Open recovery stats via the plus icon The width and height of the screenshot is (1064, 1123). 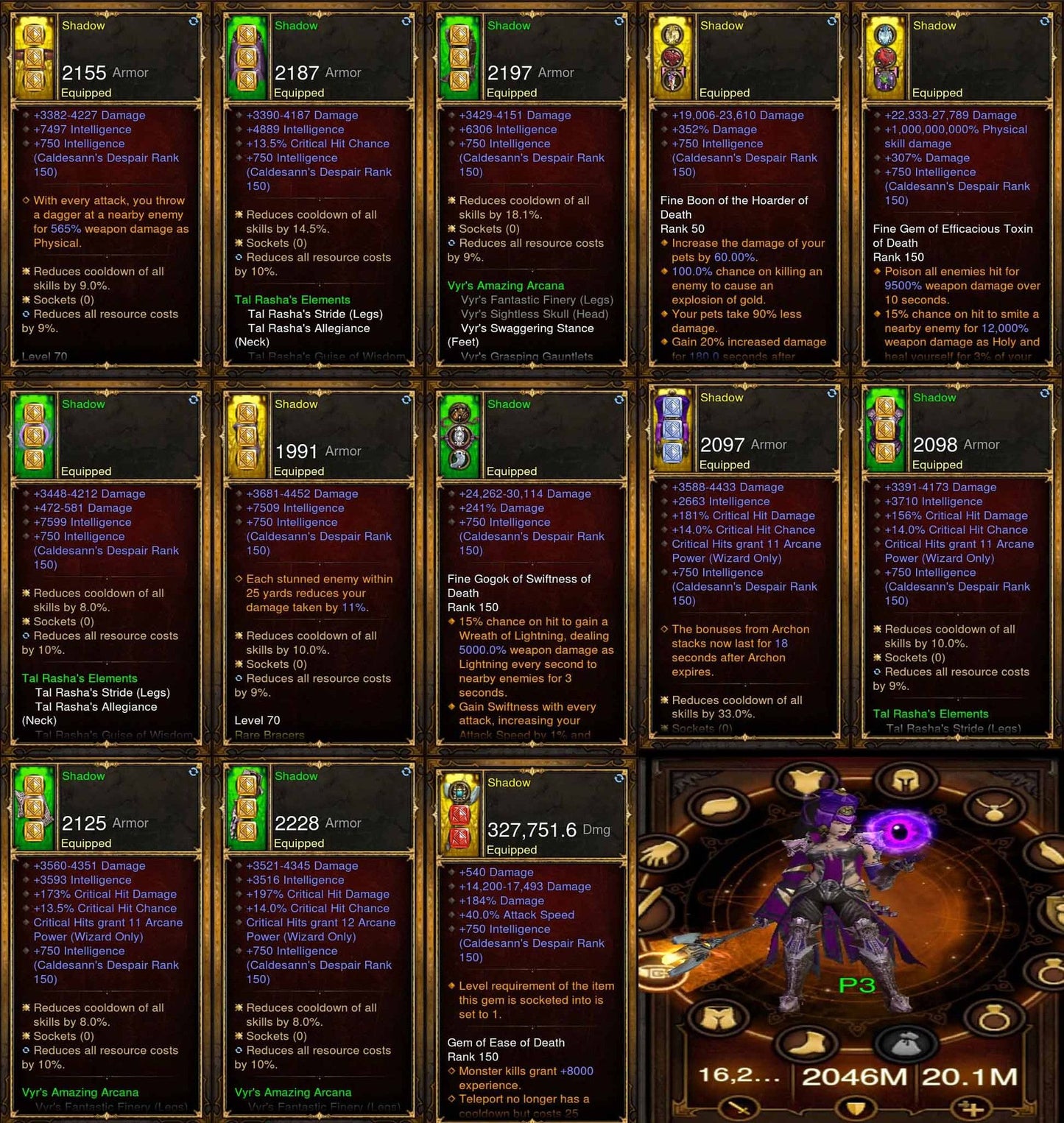point(970,1107)
